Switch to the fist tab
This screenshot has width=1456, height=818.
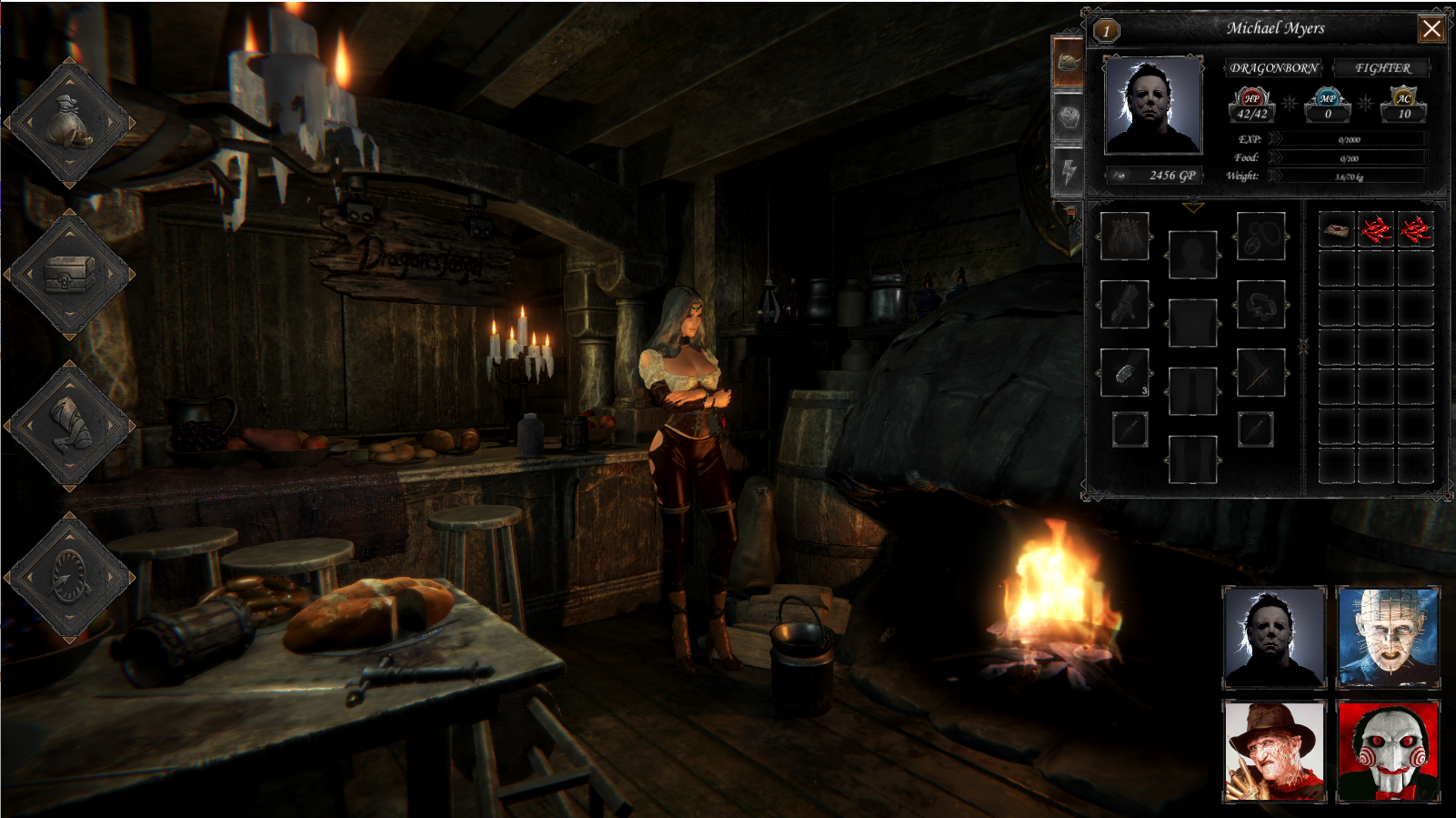click(1068, 117)
